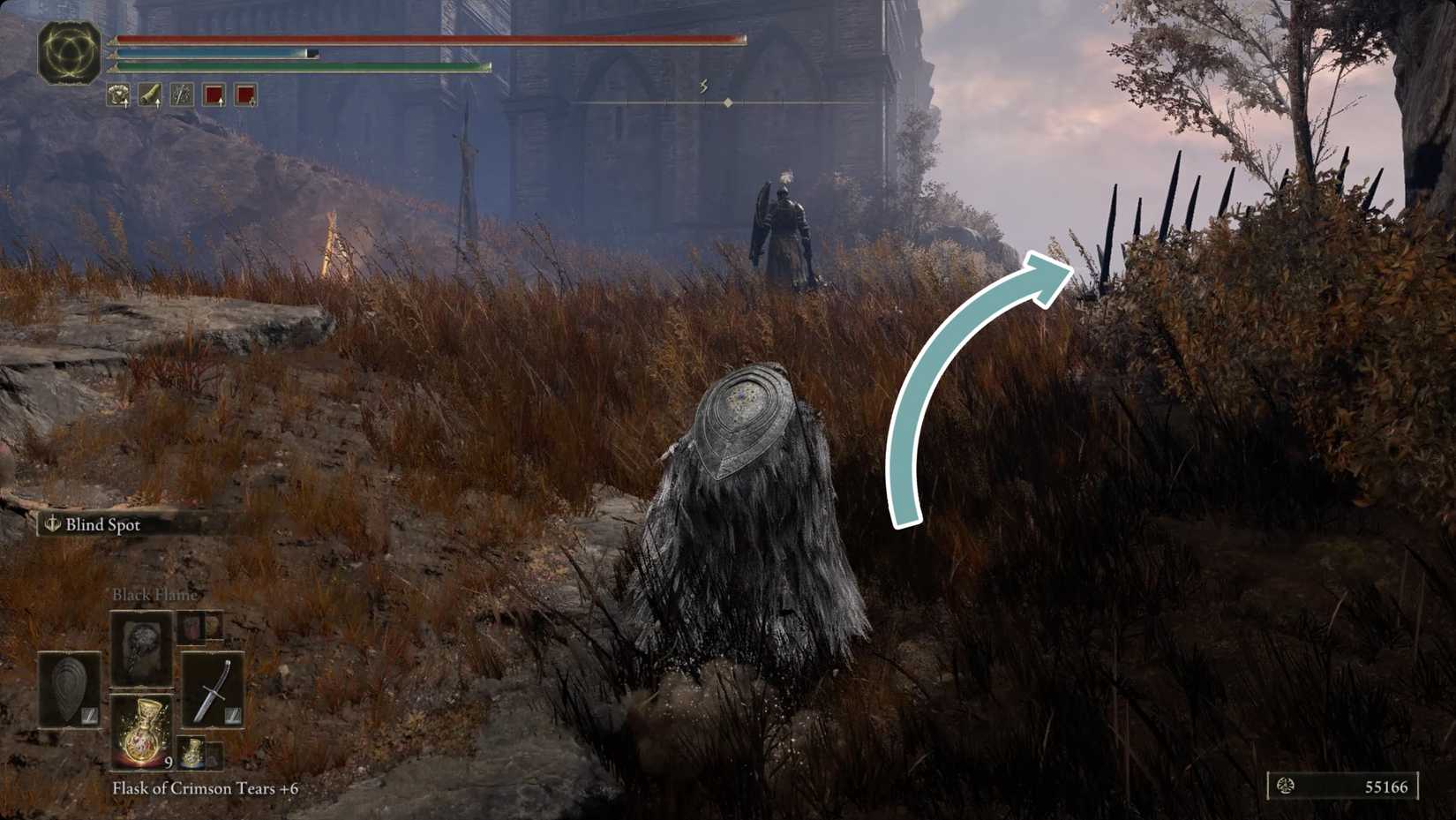This screenshot has width=1456, height=820.
Task: Click the diamond marker on the stance bar
Action: pyautogui.click(x=727, y=102)
